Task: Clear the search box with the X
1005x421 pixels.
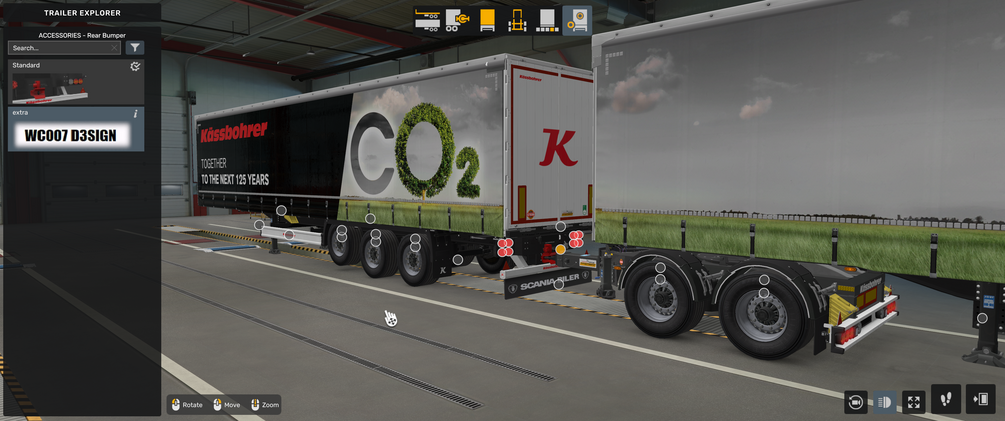Action: 115,48
